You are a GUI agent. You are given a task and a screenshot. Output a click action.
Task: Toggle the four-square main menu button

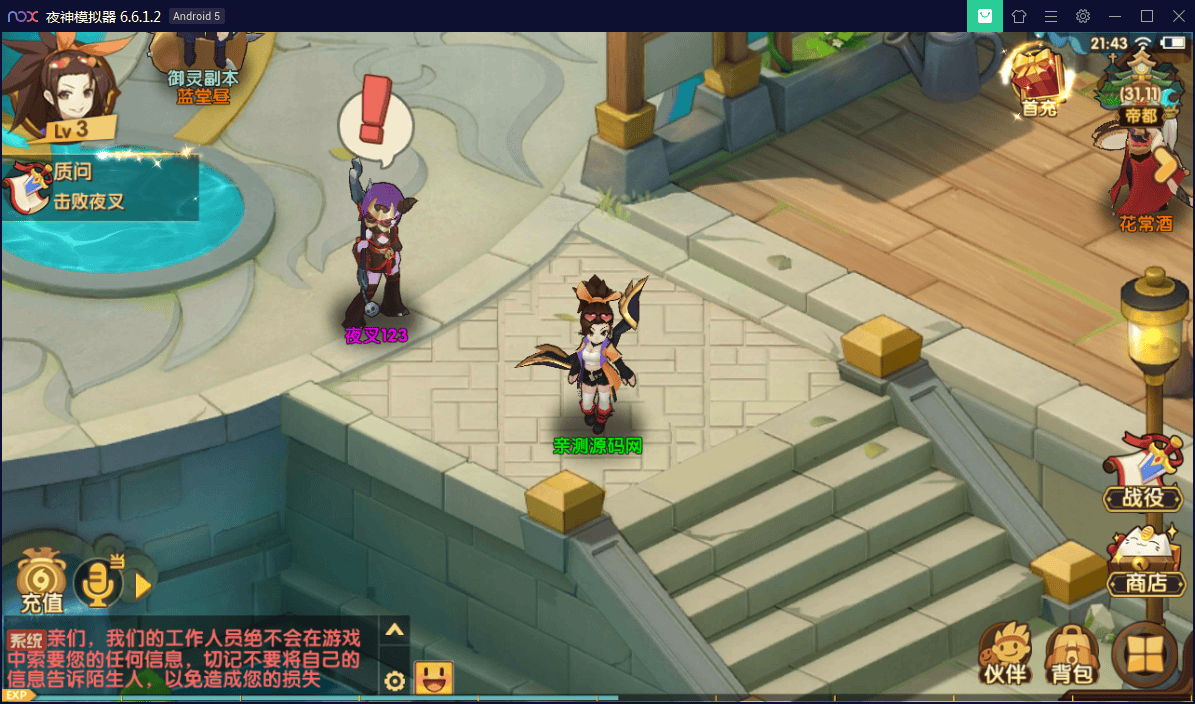[x=1145, y=657]
